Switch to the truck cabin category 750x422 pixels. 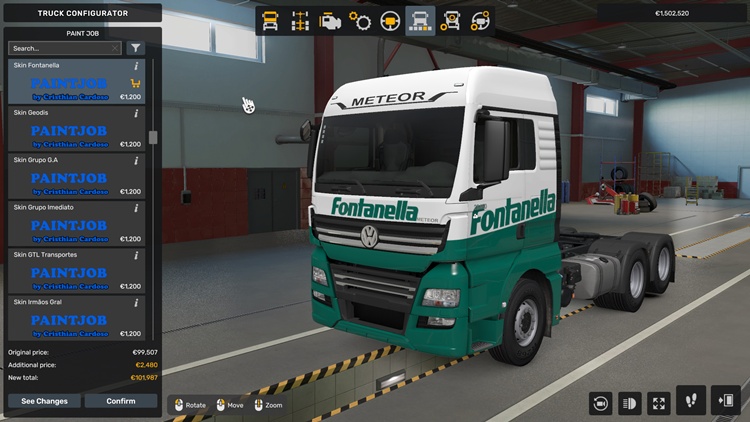[x=270, y=20]
